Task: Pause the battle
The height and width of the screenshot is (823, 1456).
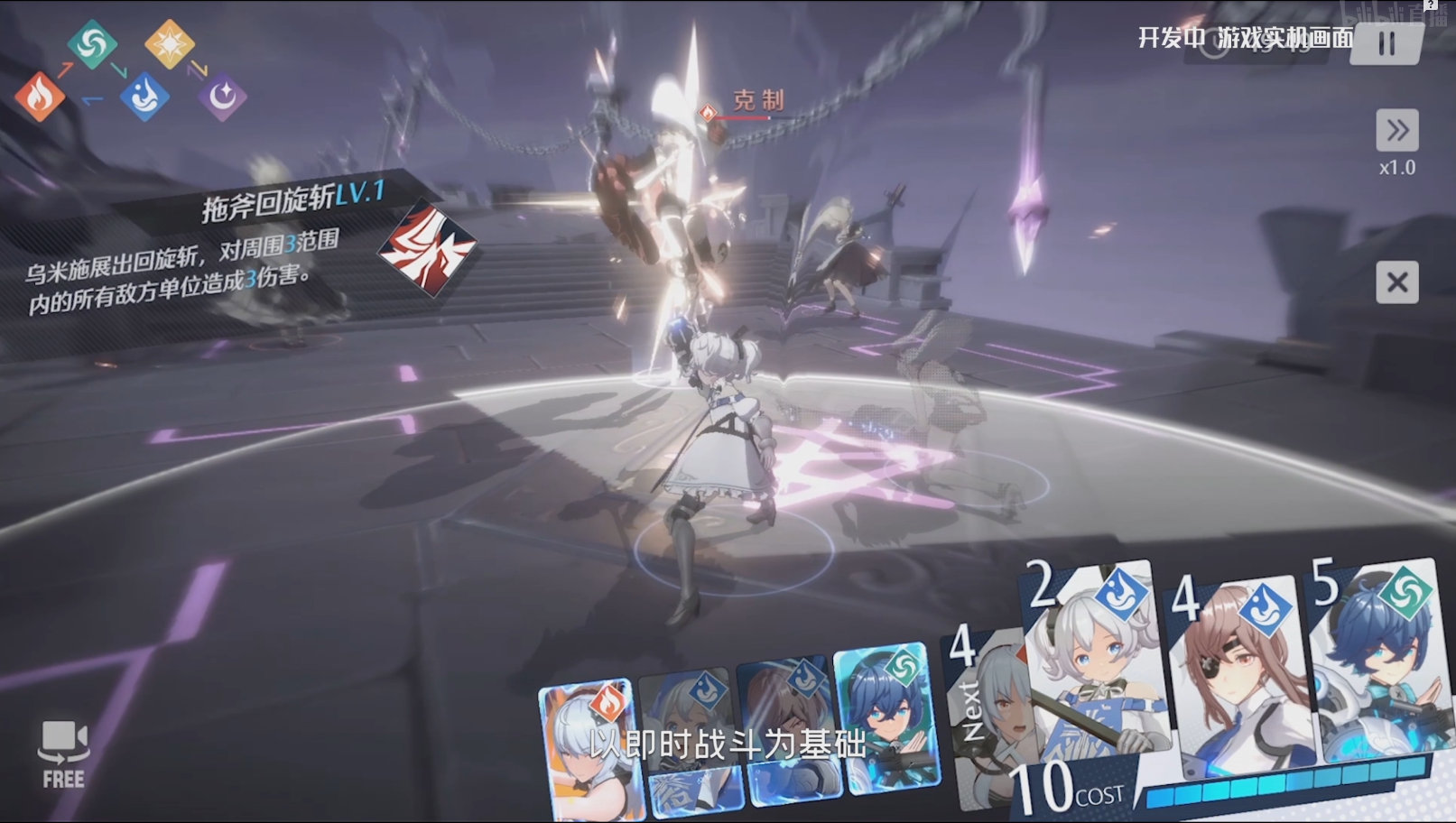Action: point(1386,43)
